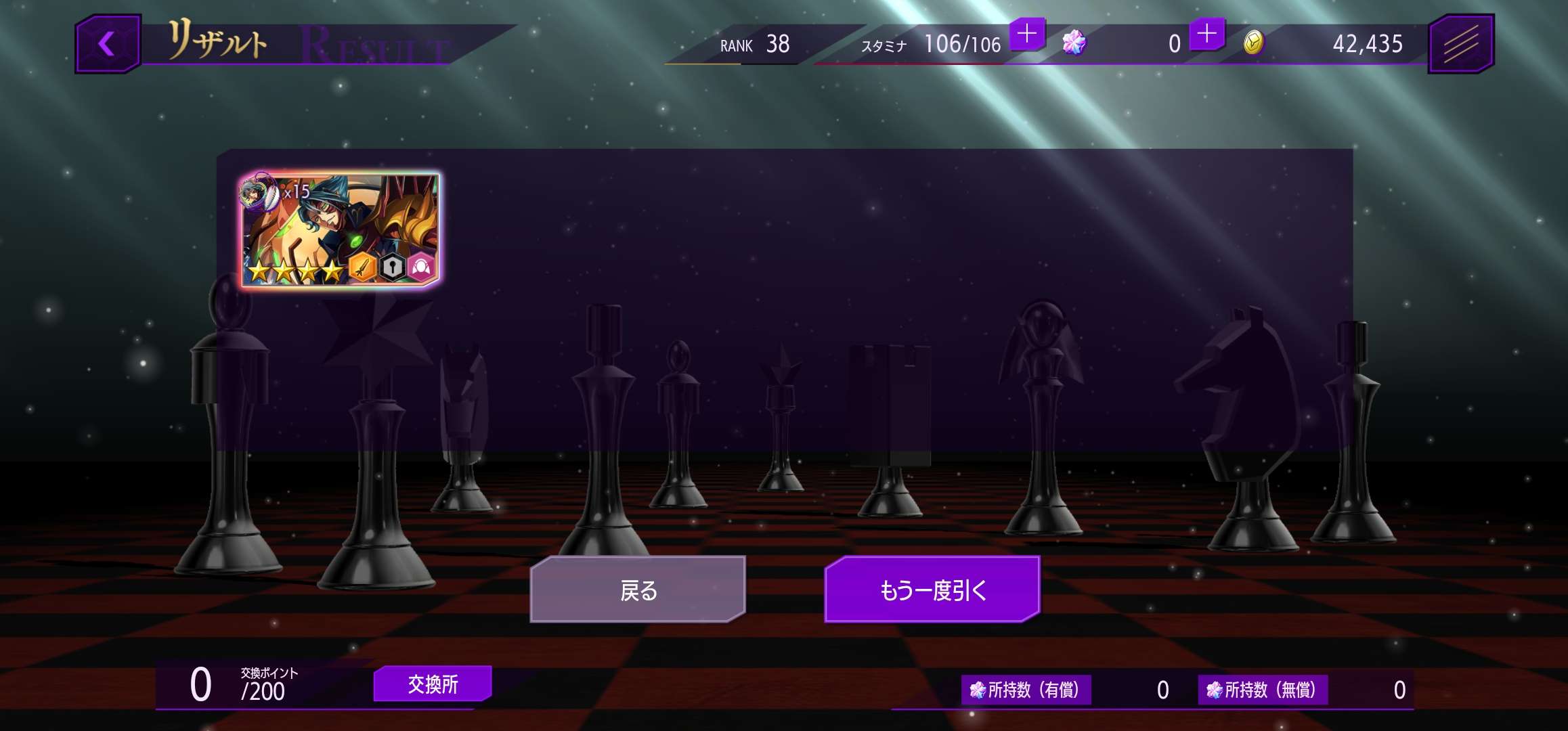This screenshot has width=1568, height=731.
Task: Select the four-star character card result
Action: point(341,229)
